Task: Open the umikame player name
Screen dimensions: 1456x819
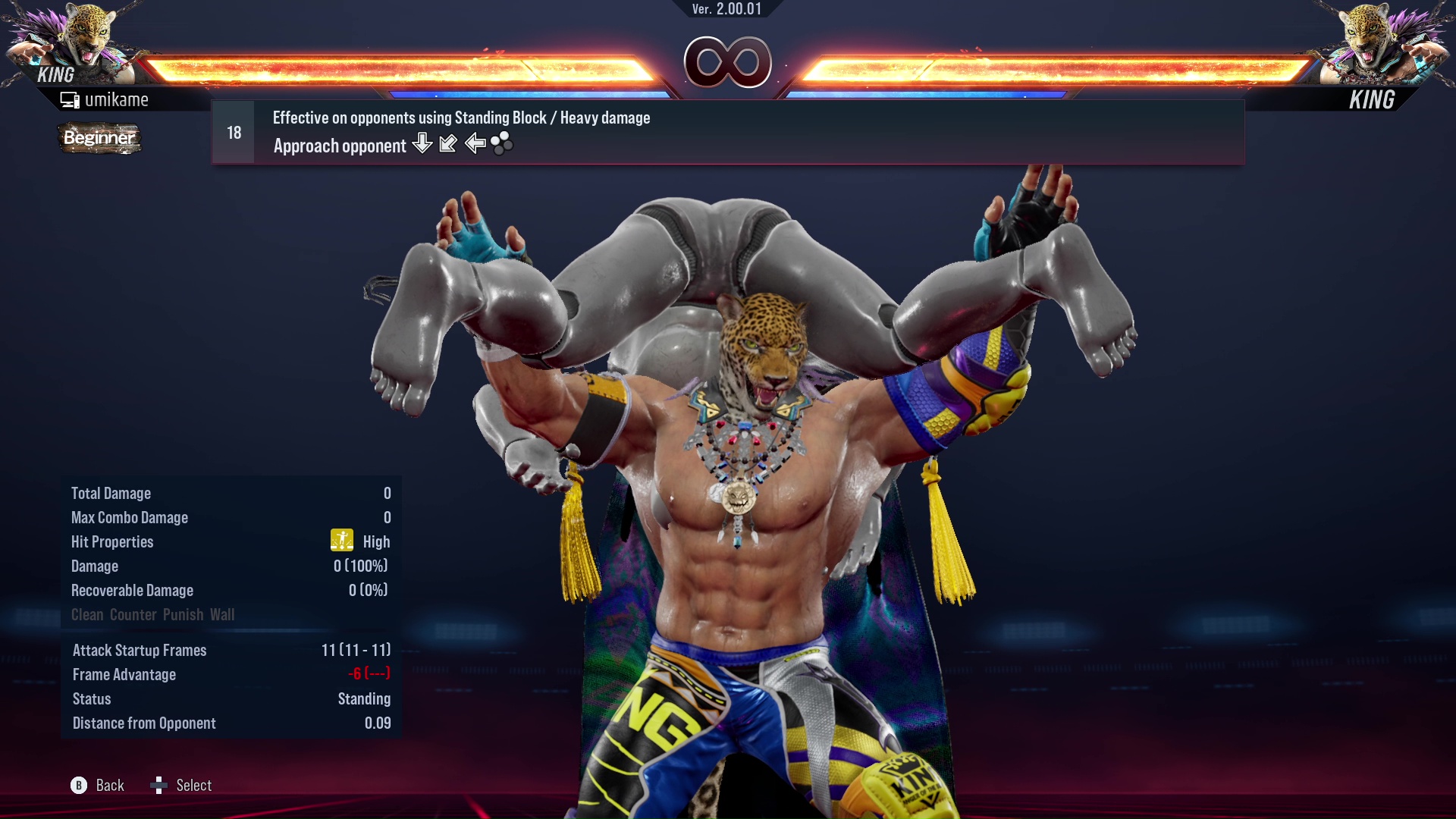Action: click(x=117, y=99)
